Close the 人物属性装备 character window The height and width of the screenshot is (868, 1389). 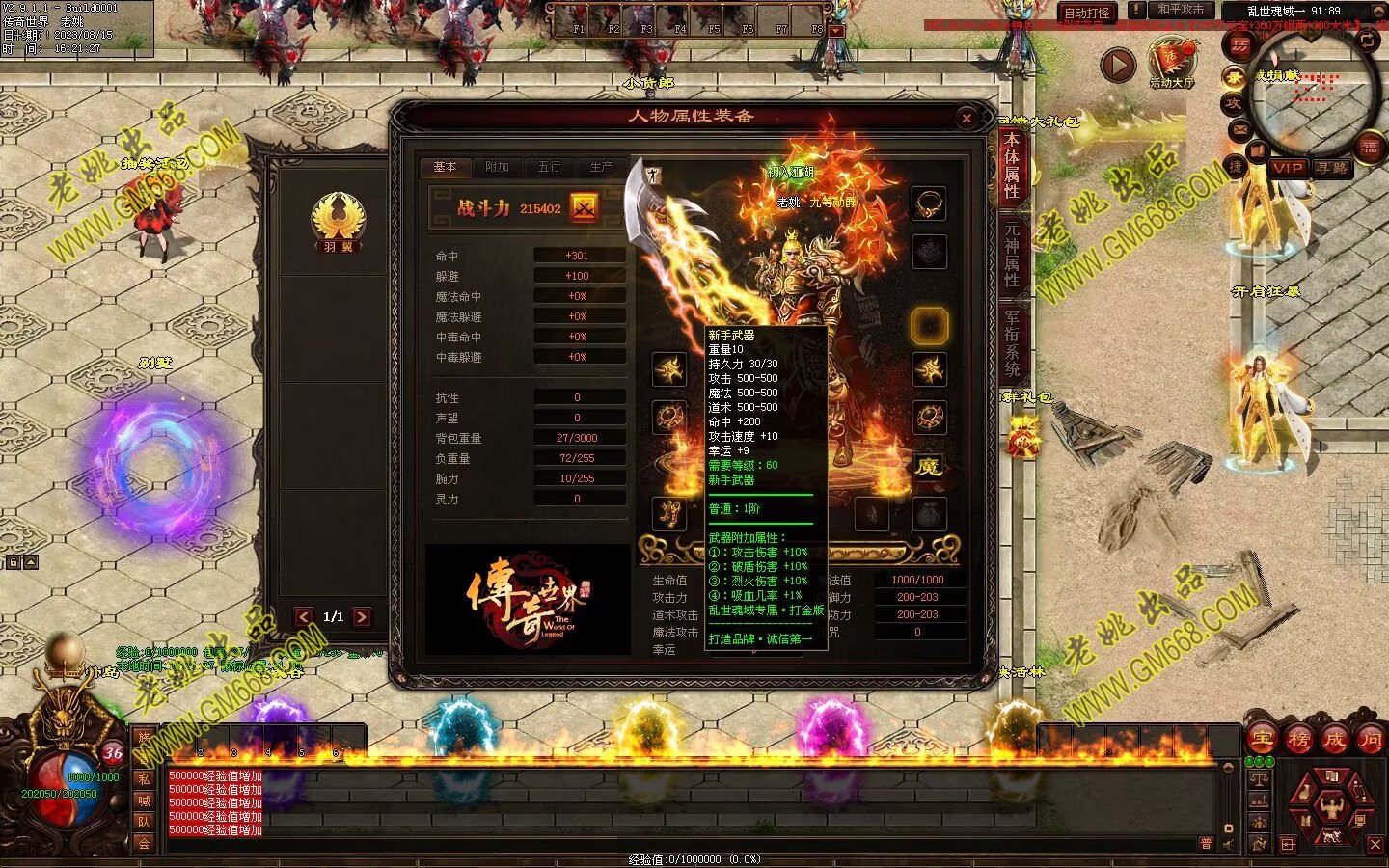click(967, 118)
